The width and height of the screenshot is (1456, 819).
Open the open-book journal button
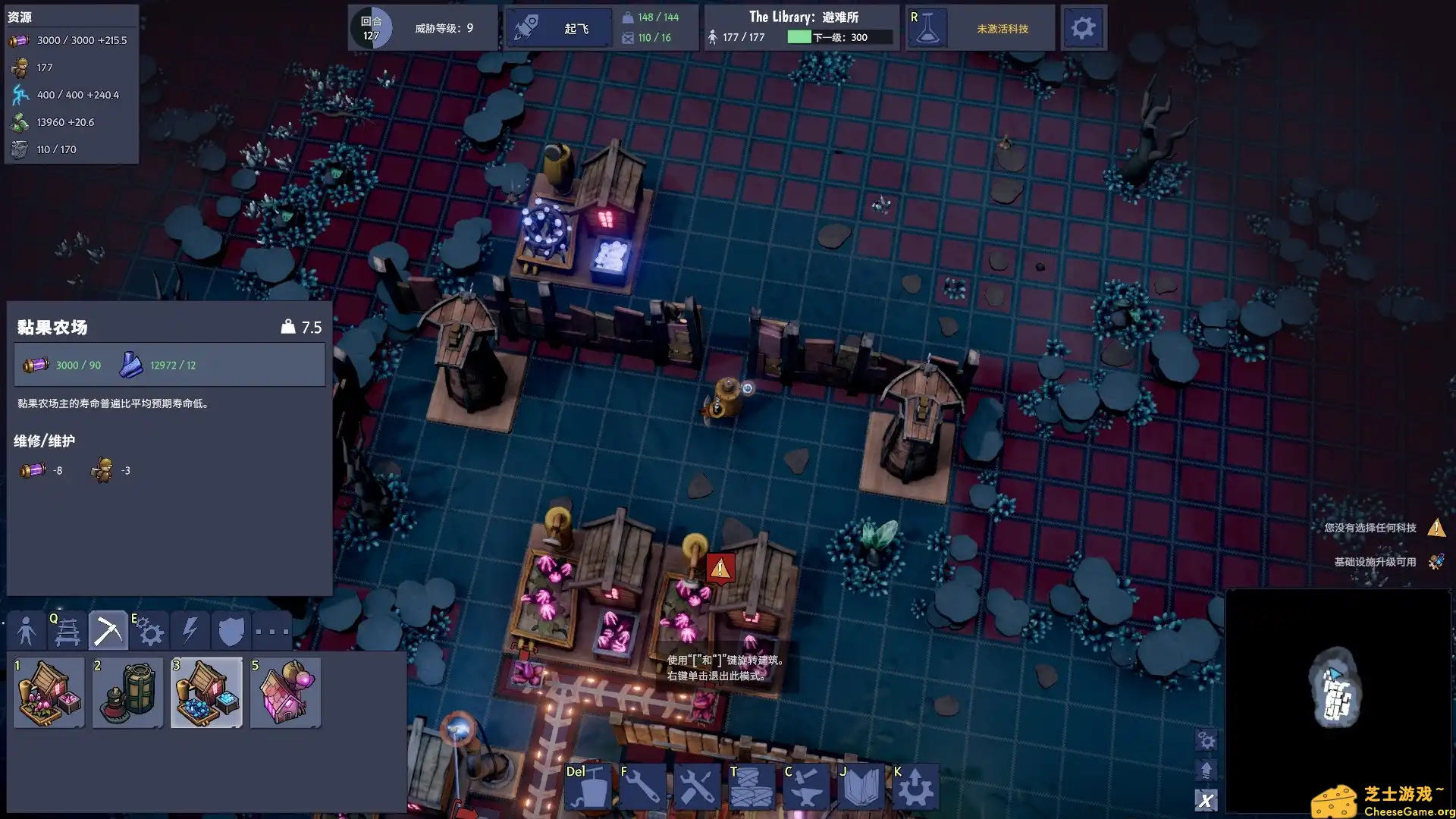tap(861, 787)
